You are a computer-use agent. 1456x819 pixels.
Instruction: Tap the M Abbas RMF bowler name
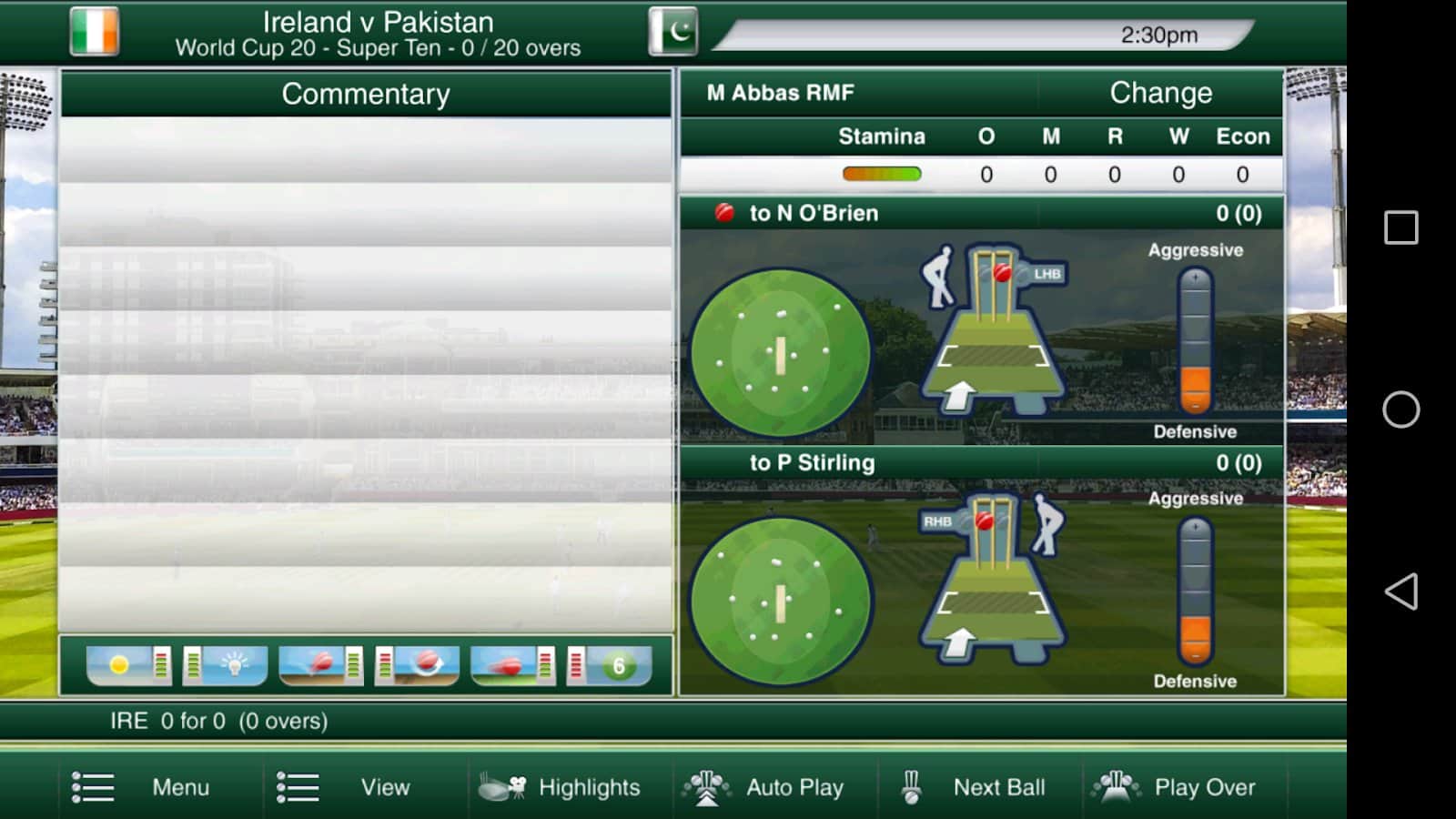point(781,93)
